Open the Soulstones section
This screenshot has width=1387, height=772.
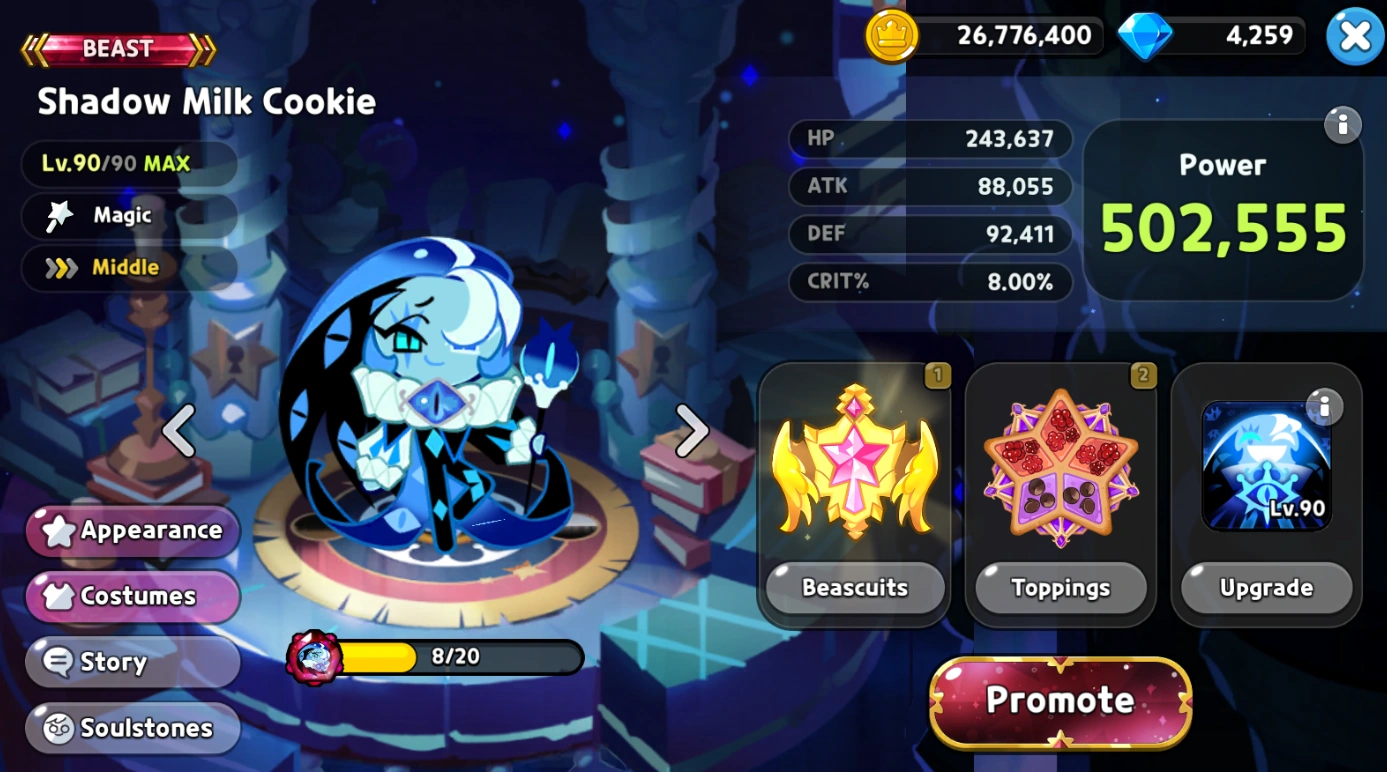point(131,728)
